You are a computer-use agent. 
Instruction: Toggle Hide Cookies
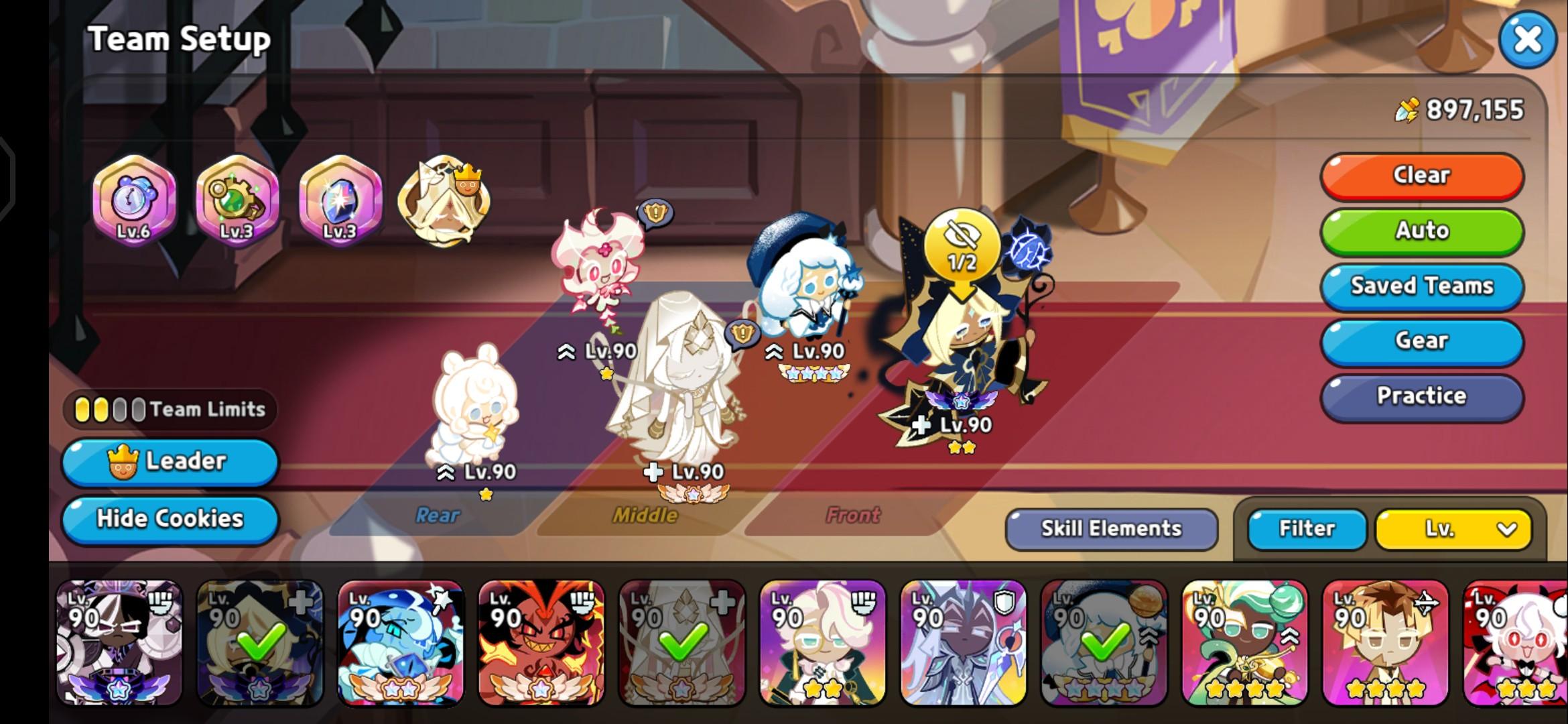(169, 519)
